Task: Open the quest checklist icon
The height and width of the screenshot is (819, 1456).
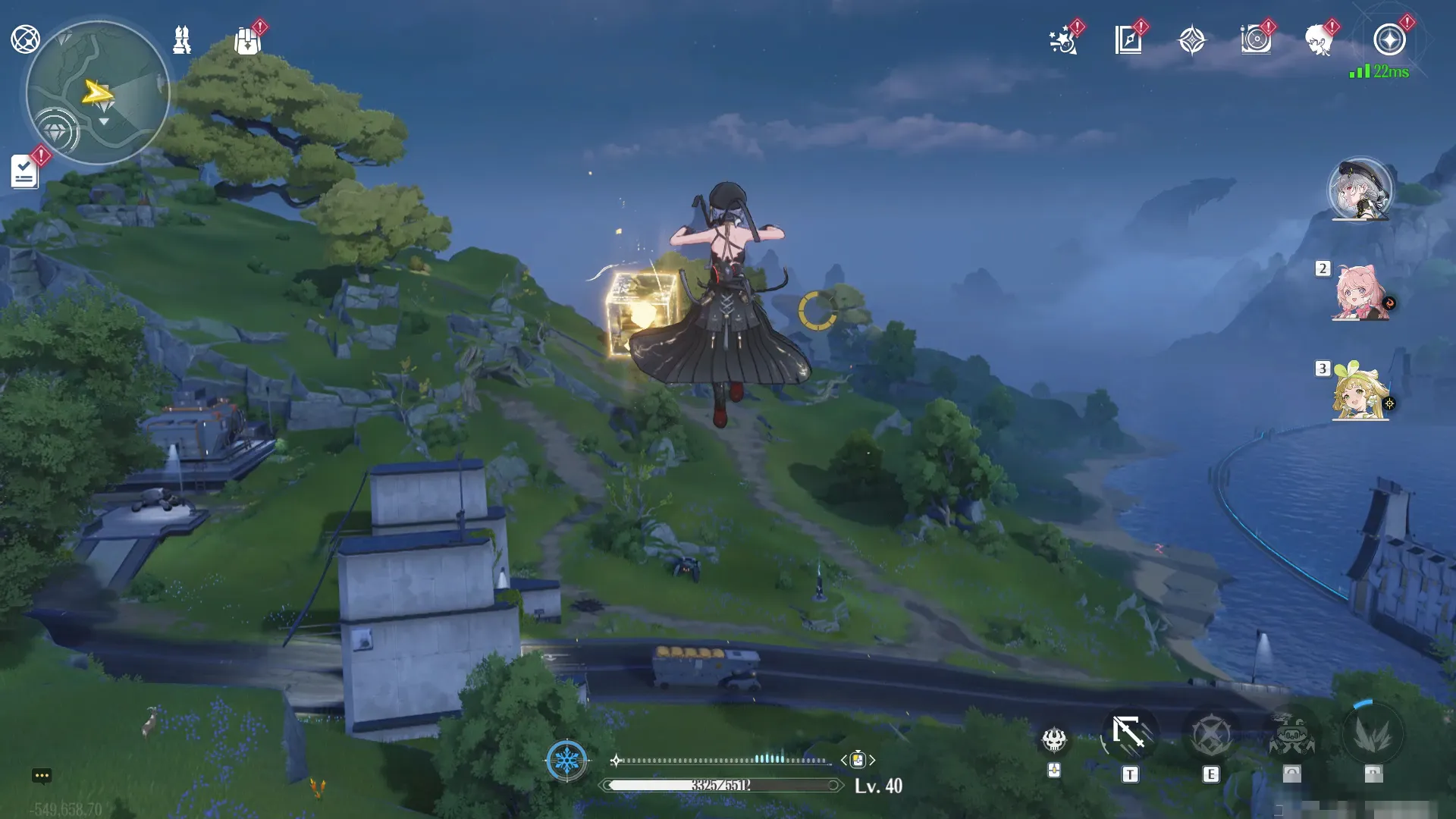Action: coord(25,171)
